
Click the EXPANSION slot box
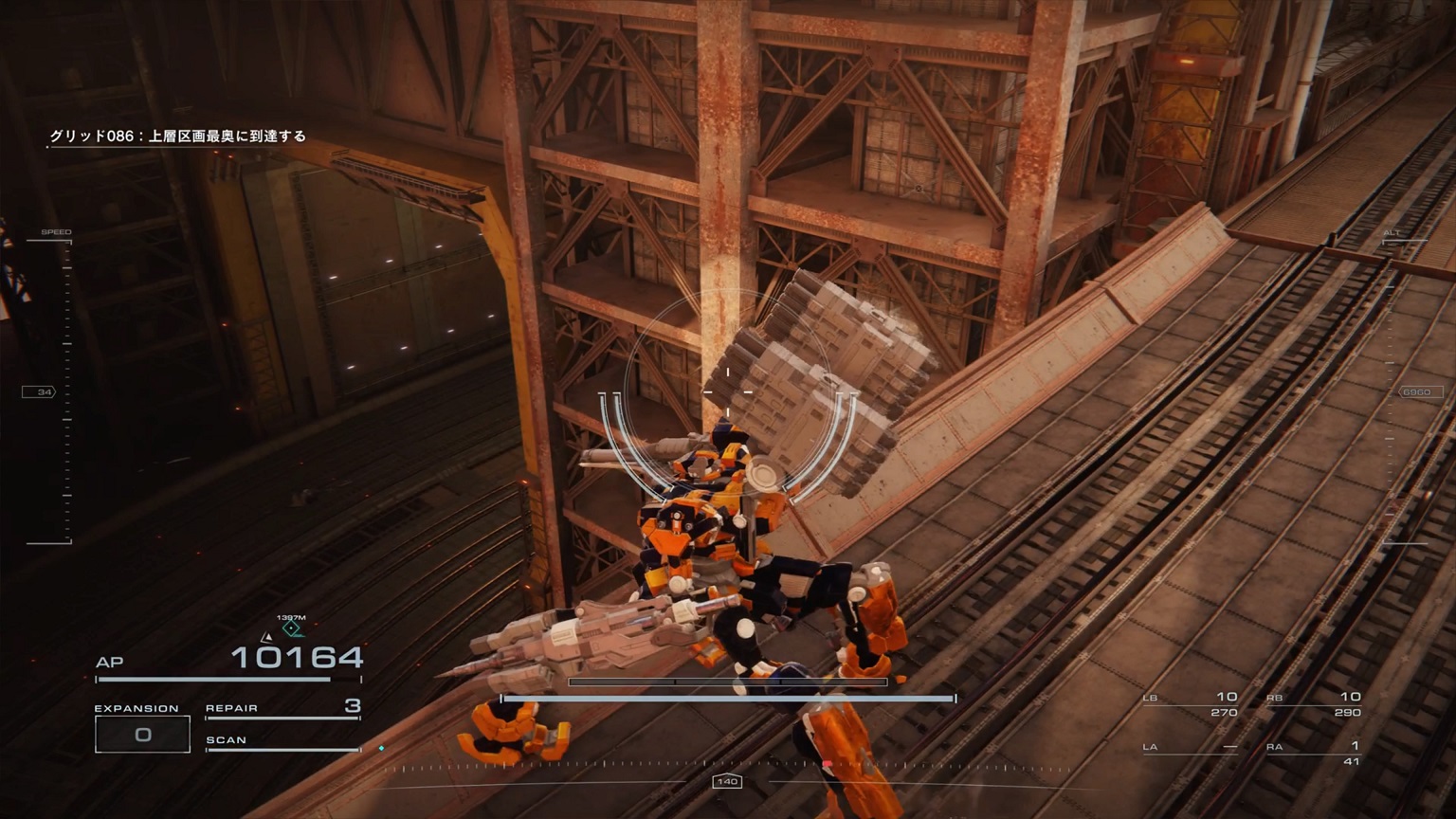142,734
